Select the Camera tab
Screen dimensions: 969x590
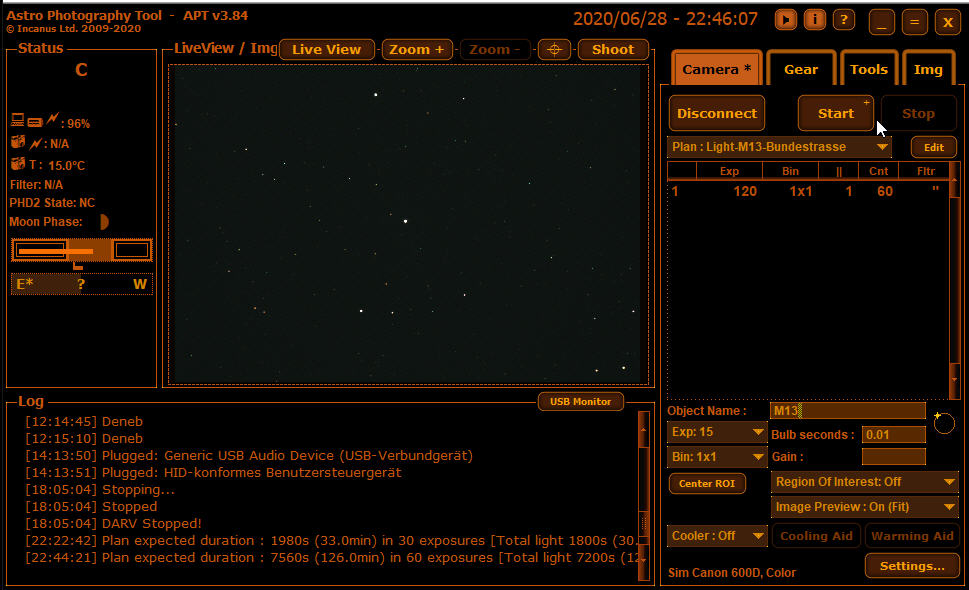point(716,70)
